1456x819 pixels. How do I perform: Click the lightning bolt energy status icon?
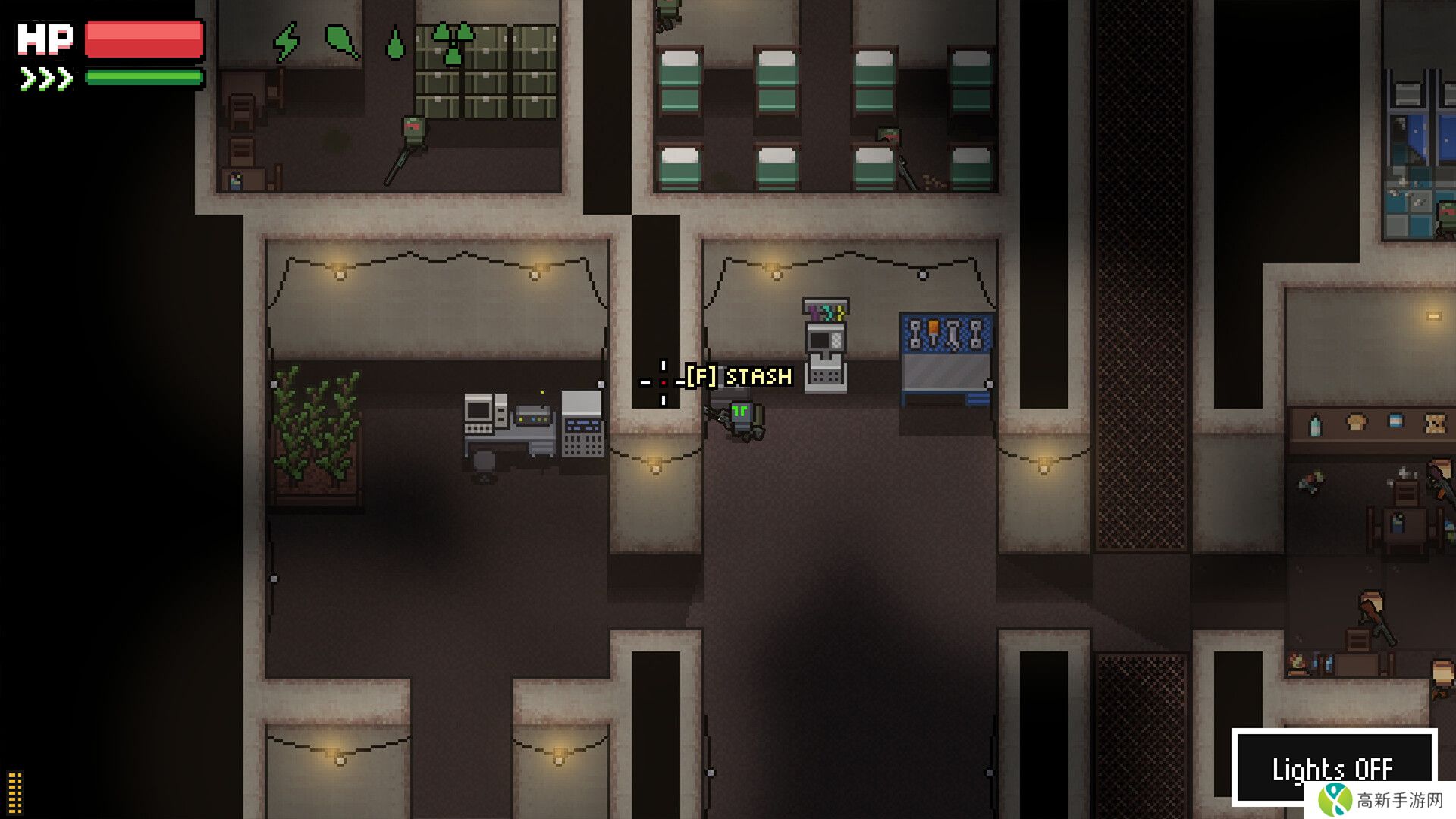pyautogui.click(x=287, y=42)
